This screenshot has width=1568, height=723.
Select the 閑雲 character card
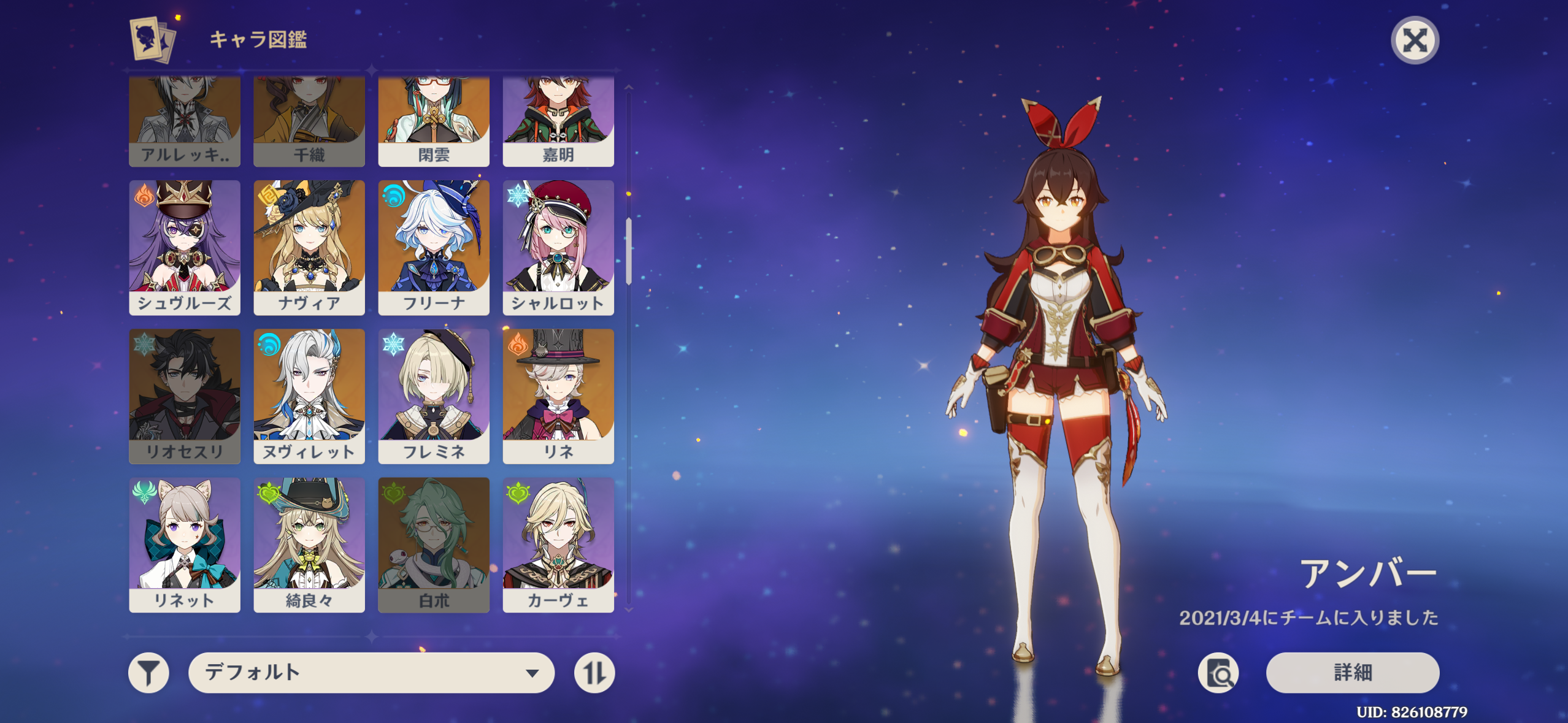coord(434,121)
